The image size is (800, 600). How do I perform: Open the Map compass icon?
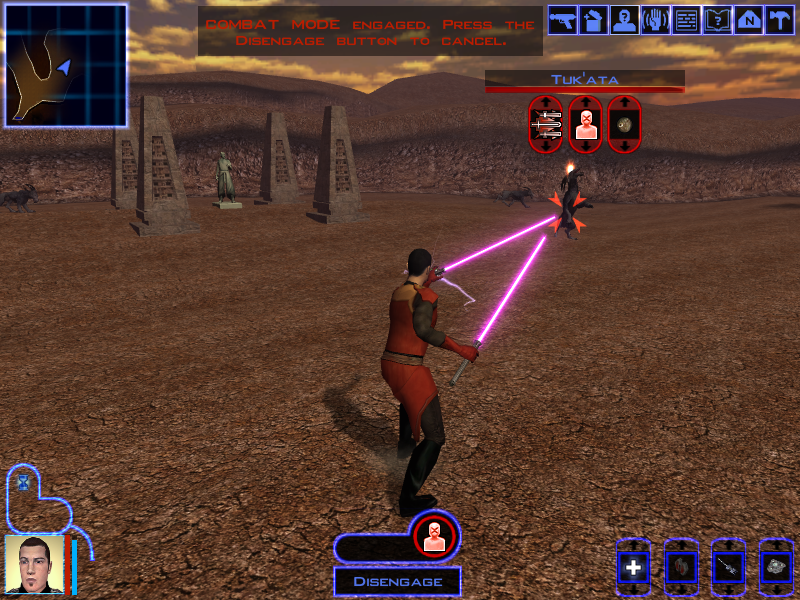(748, 20)
